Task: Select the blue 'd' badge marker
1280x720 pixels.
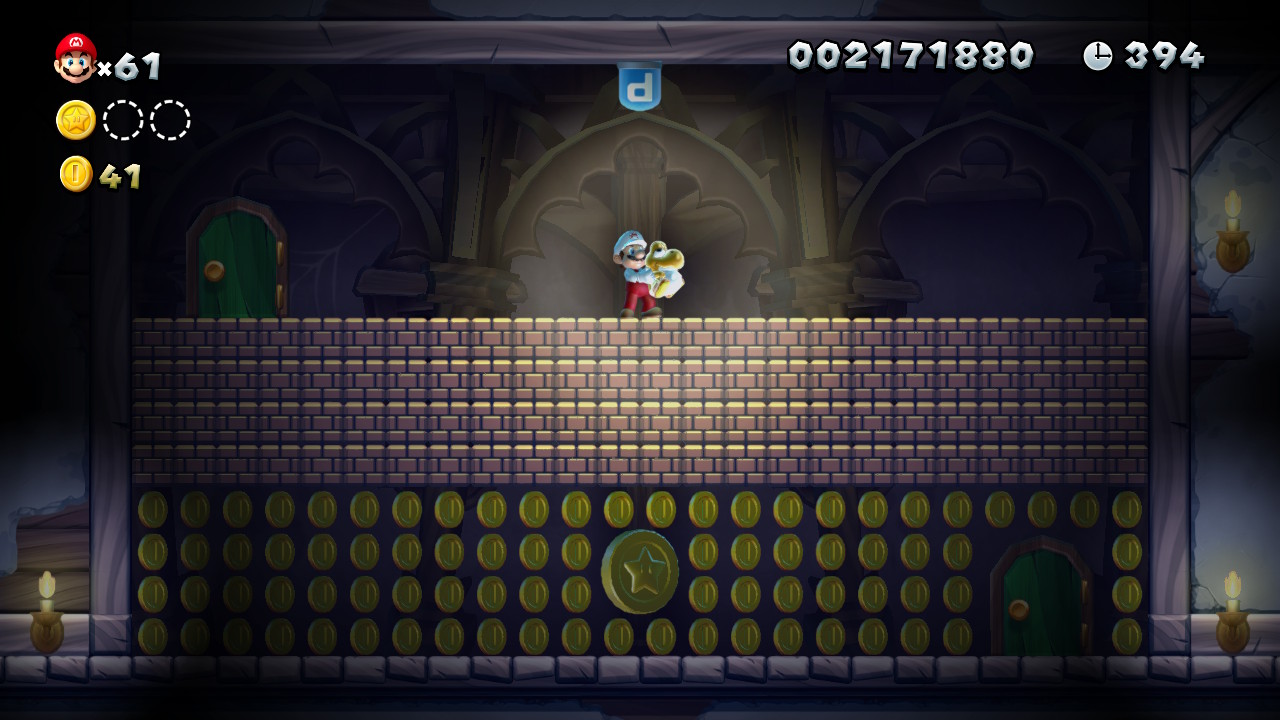Action: 639,86
